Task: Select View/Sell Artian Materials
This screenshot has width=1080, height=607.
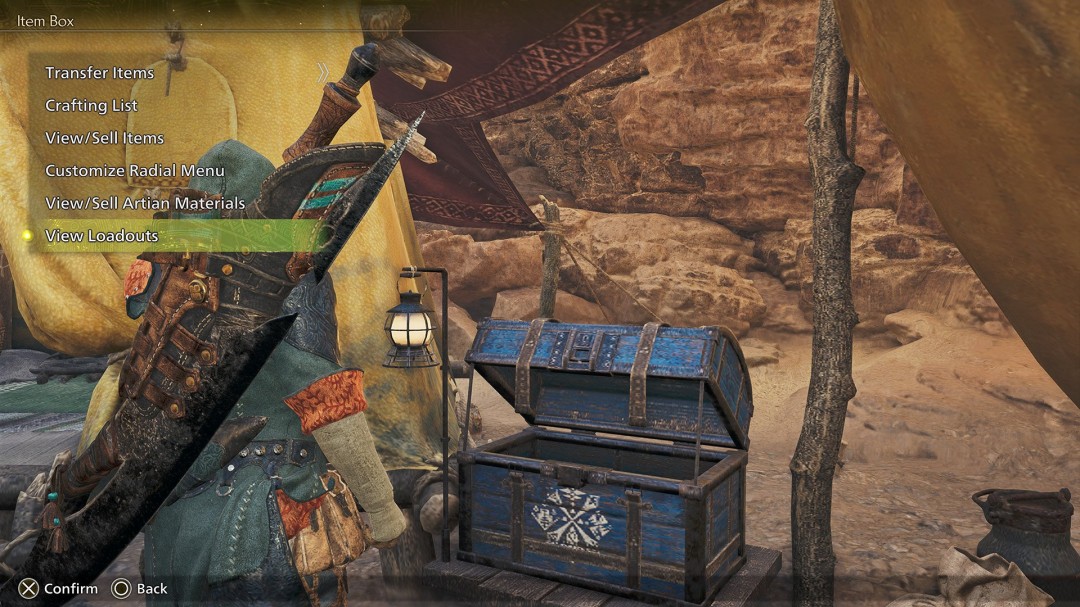Action: click(x=145, y=203)
